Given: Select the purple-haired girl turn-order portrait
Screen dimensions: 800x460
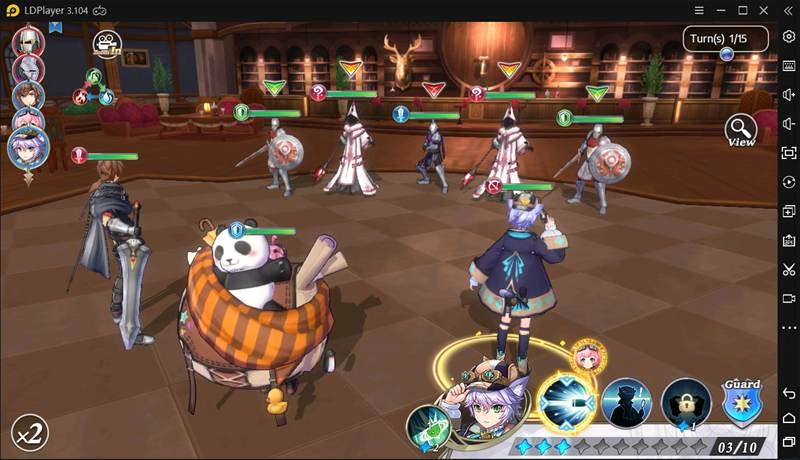Looking at the screenshot, I should (28, 148).
